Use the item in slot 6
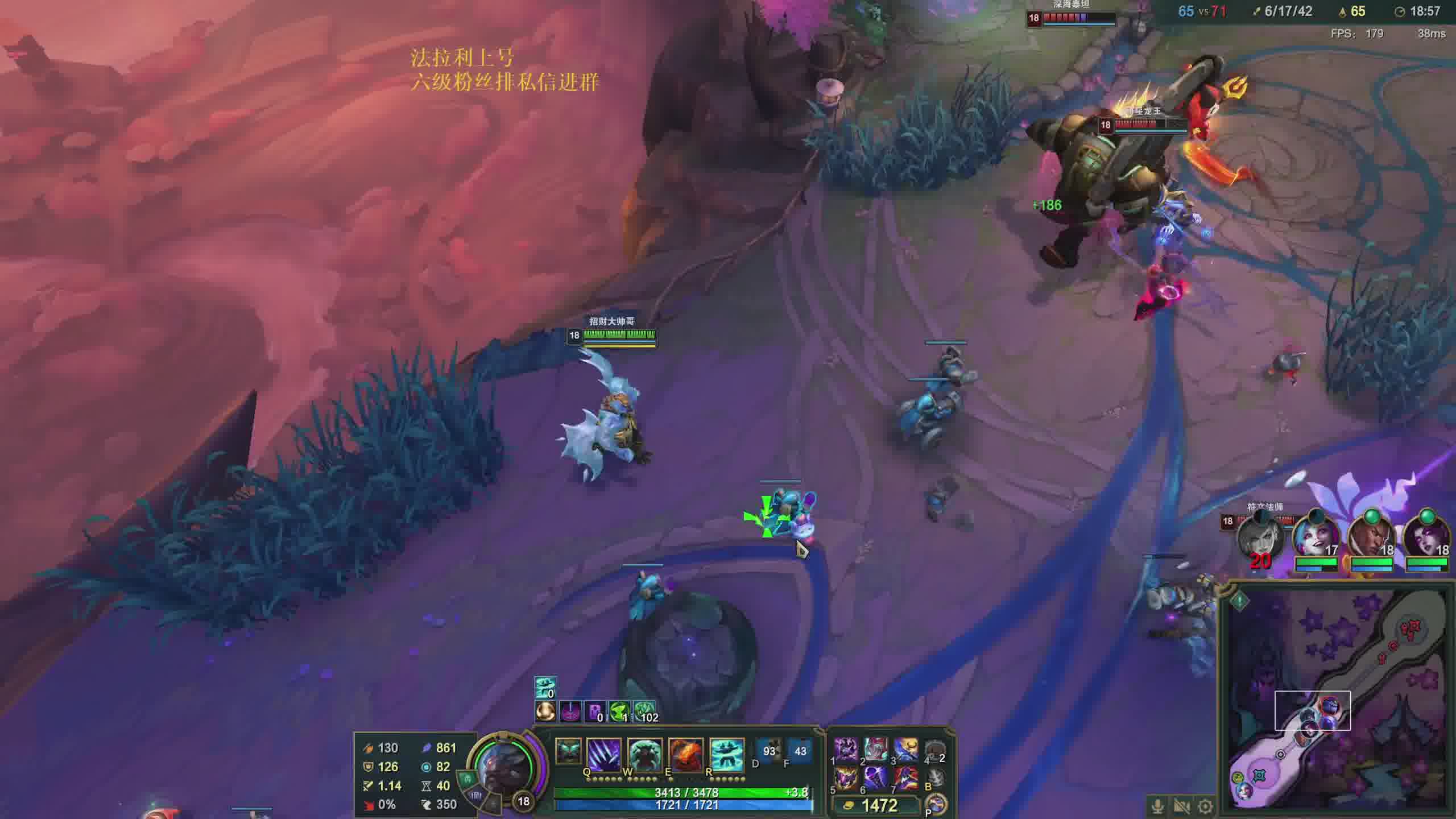This screenshot has height=819, width=1456. click(876, 779)
